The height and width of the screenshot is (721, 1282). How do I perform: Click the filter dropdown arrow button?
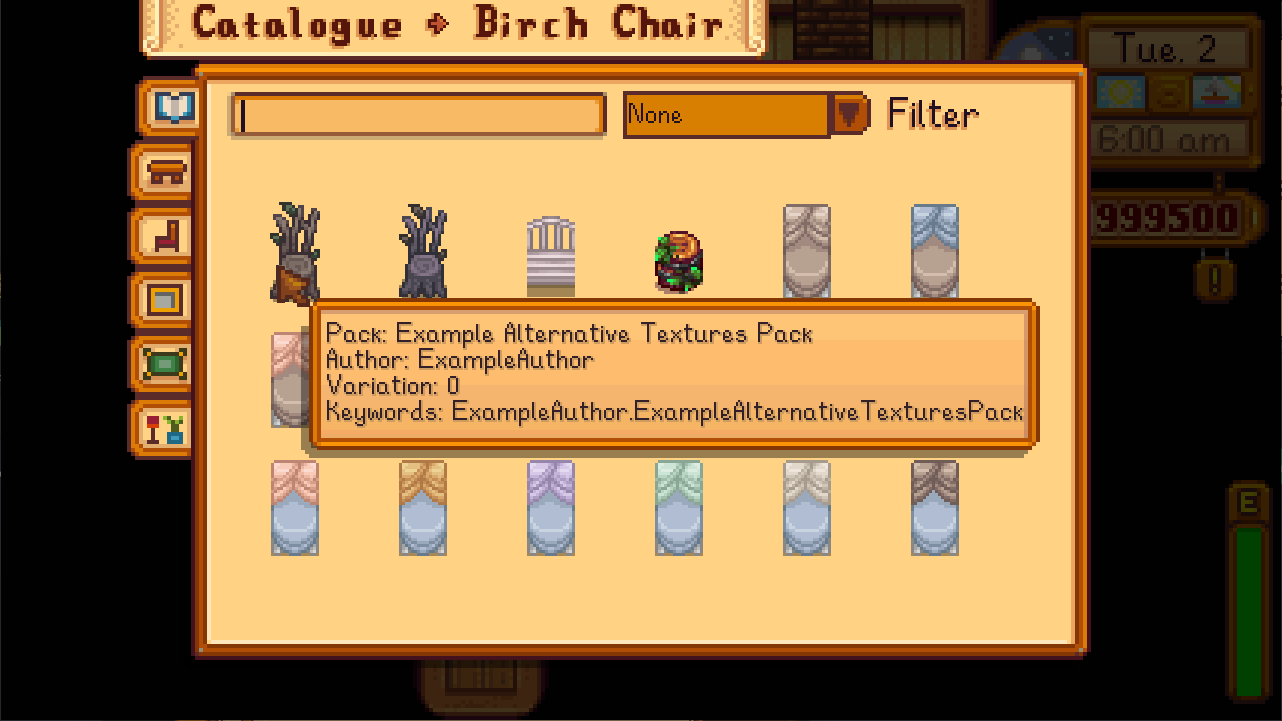pyautogui.click(x=849, y=114)
